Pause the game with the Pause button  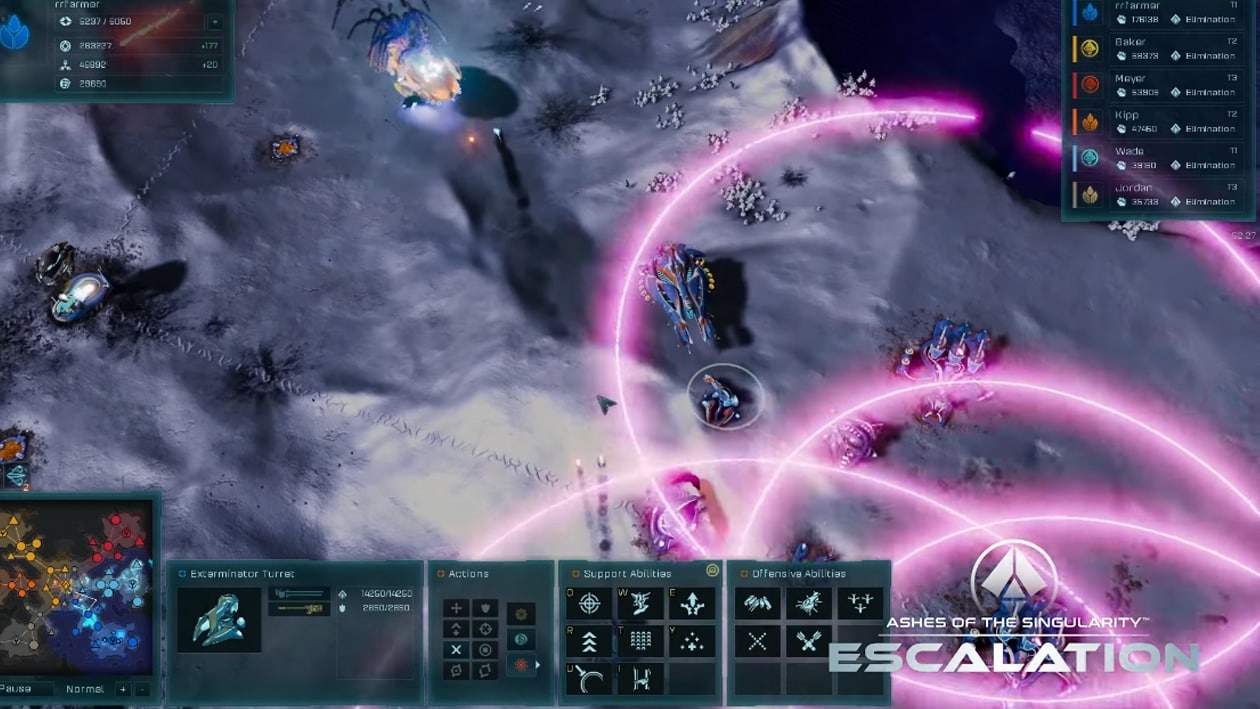pyautogui.click(x=17, y=689)
